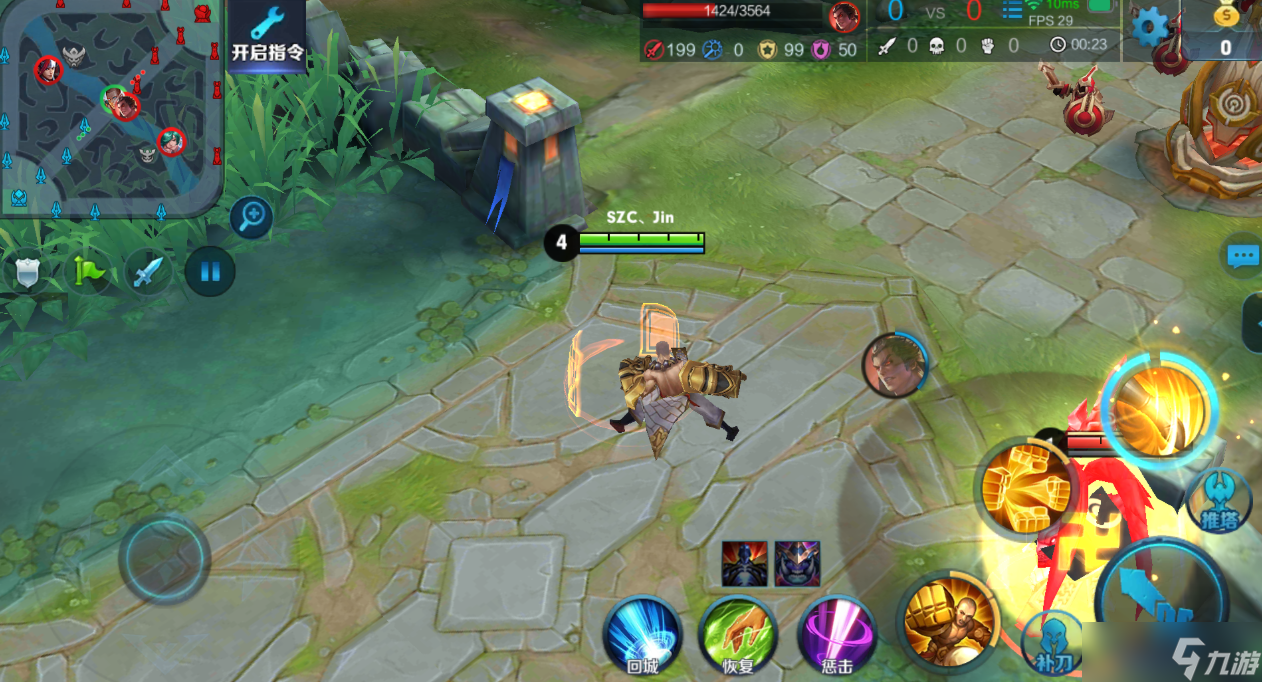Activate the 回城 recall spell
Viewport: 1262px width, 682px height.
tap(642, 635)
